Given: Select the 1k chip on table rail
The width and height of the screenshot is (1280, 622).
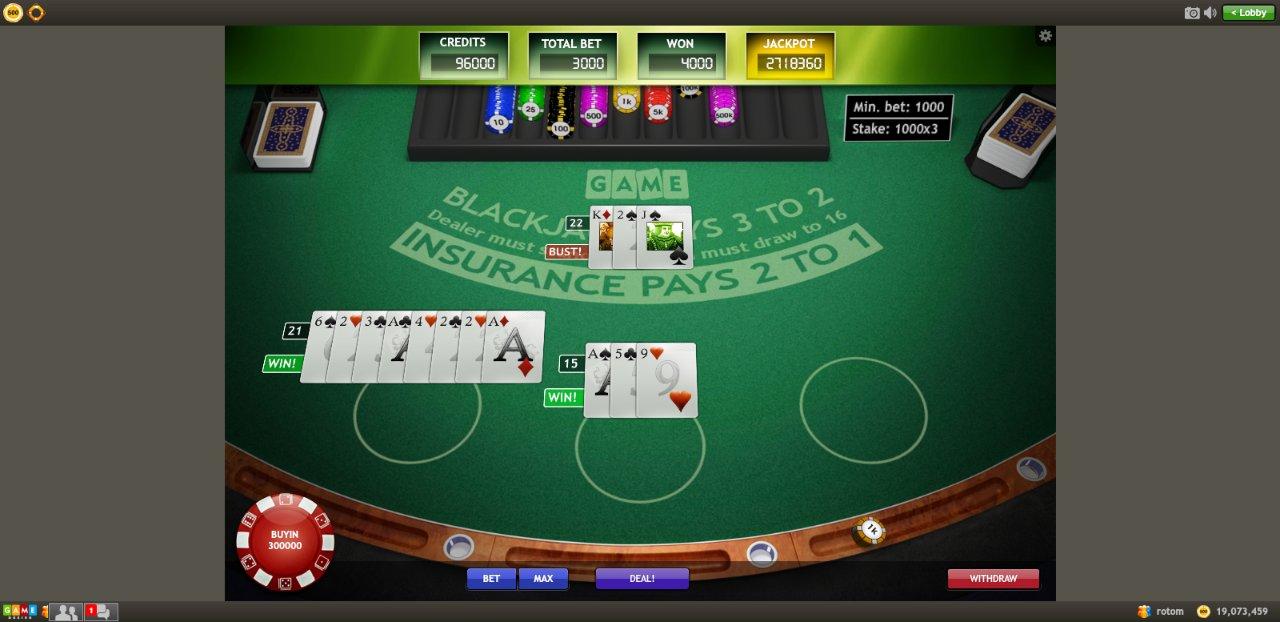Looking at the screenshot, I should pos(870,530).
